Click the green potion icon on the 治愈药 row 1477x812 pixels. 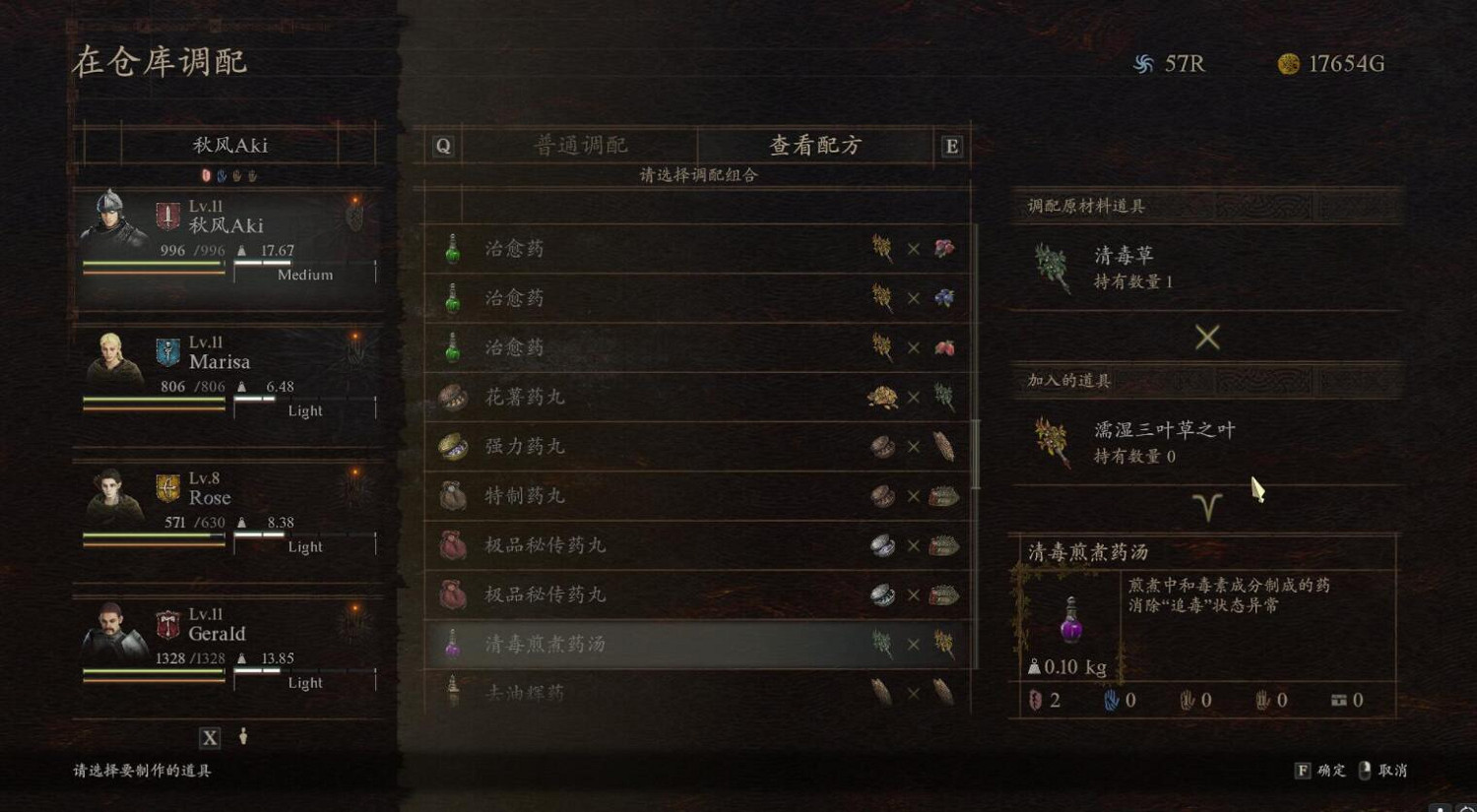coord(452,248)
